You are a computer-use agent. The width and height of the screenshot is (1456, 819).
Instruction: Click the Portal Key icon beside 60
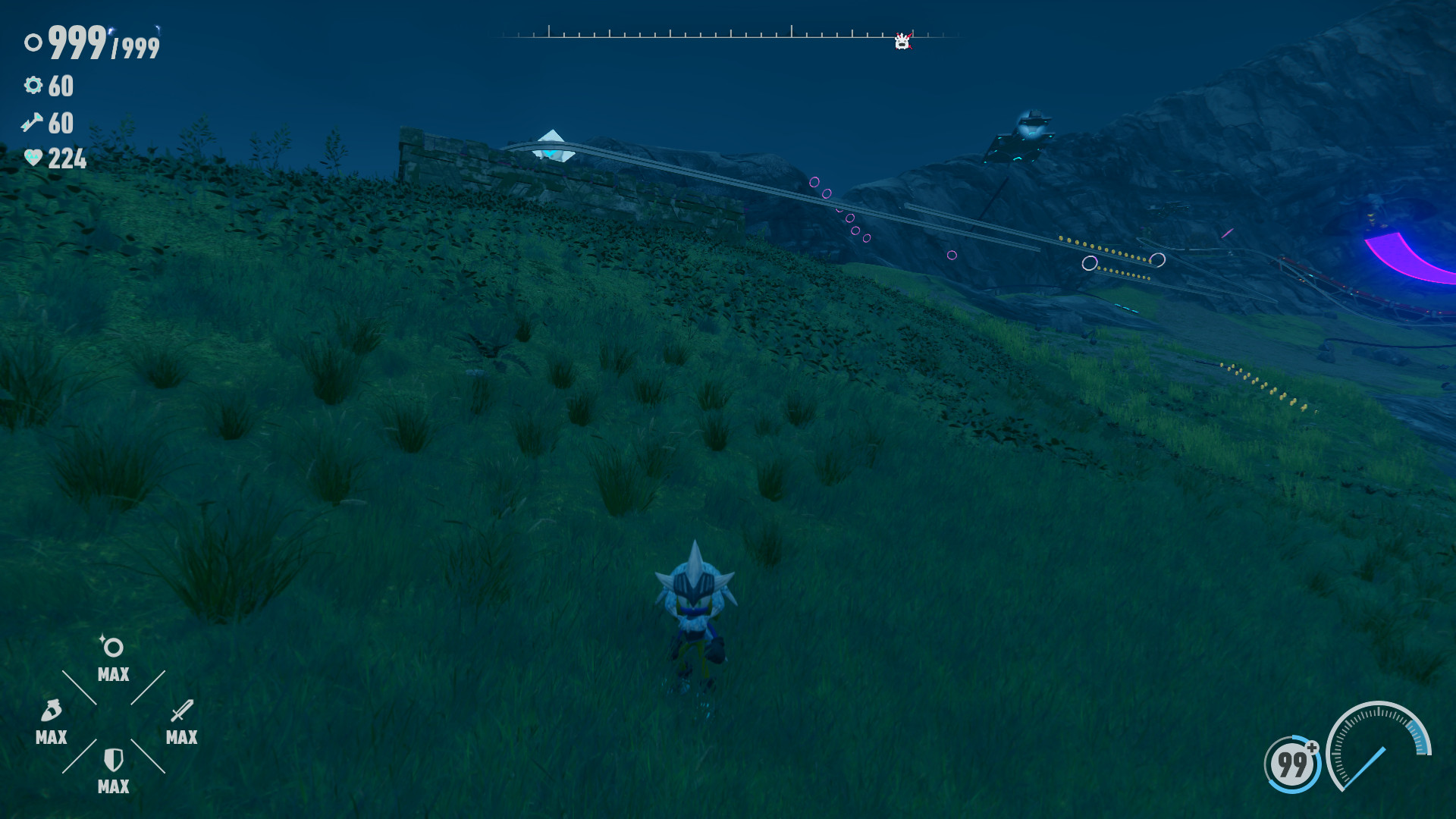(33, 124)
